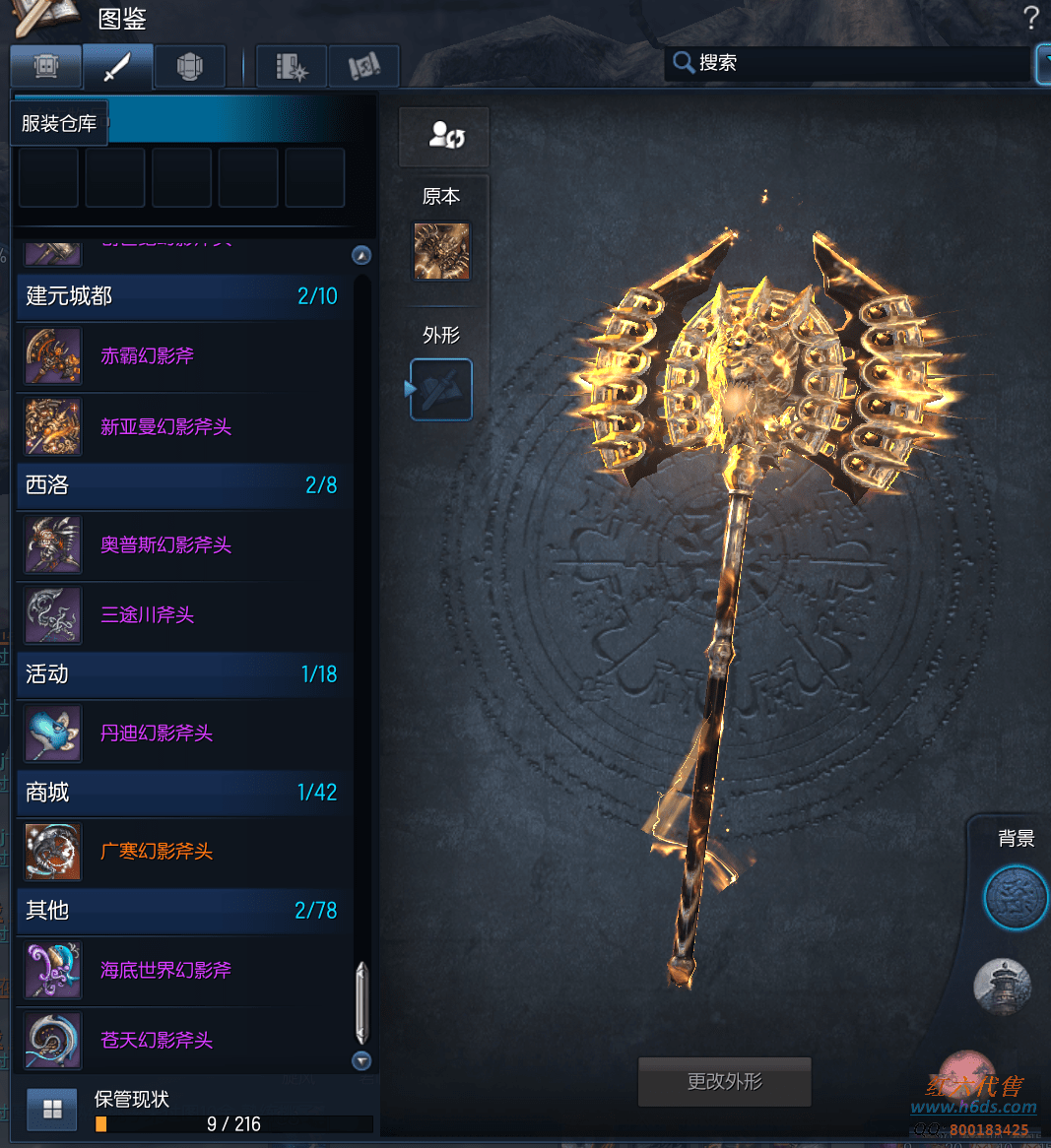
Task: Select the blue circular emblem background
Action: pyautogui.click(x=1015, y=898)
